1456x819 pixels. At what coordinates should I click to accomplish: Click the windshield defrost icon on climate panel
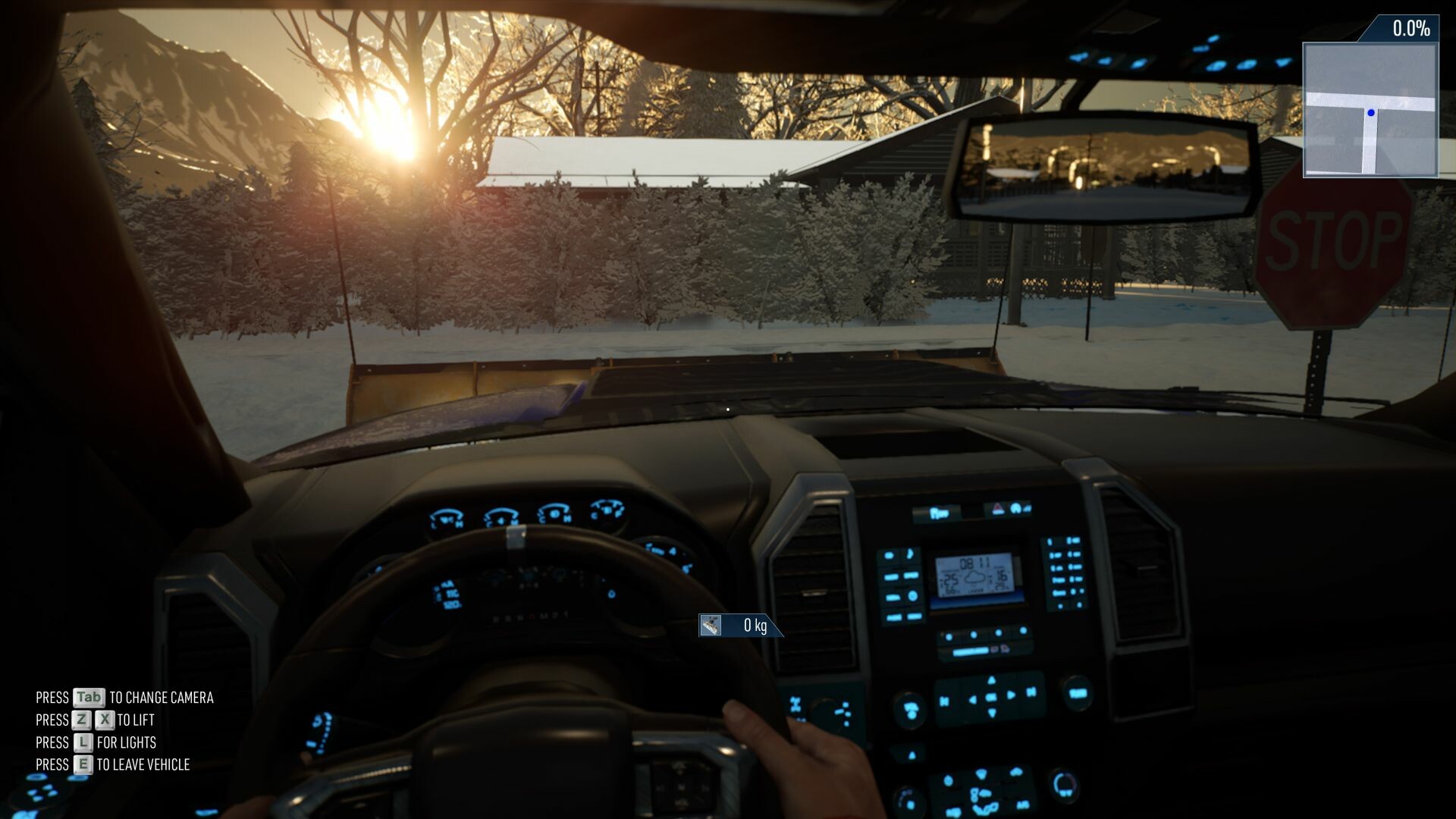tap(982, 773)
